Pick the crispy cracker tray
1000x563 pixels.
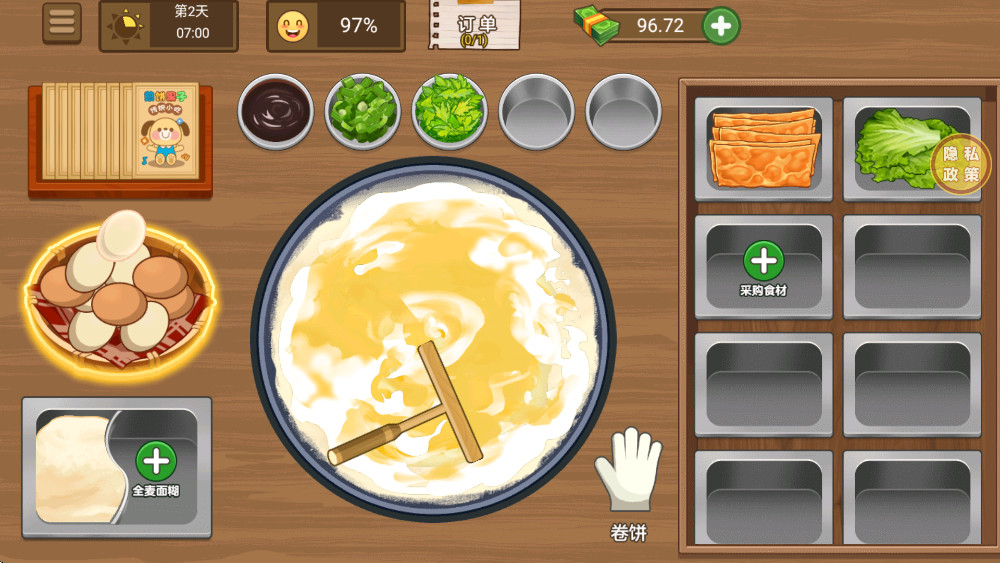764,148
